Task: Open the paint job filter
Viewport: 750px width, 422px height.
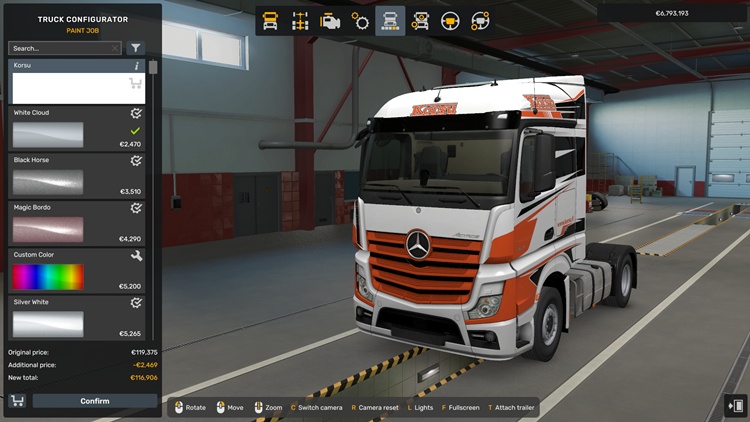Action: 136,48
